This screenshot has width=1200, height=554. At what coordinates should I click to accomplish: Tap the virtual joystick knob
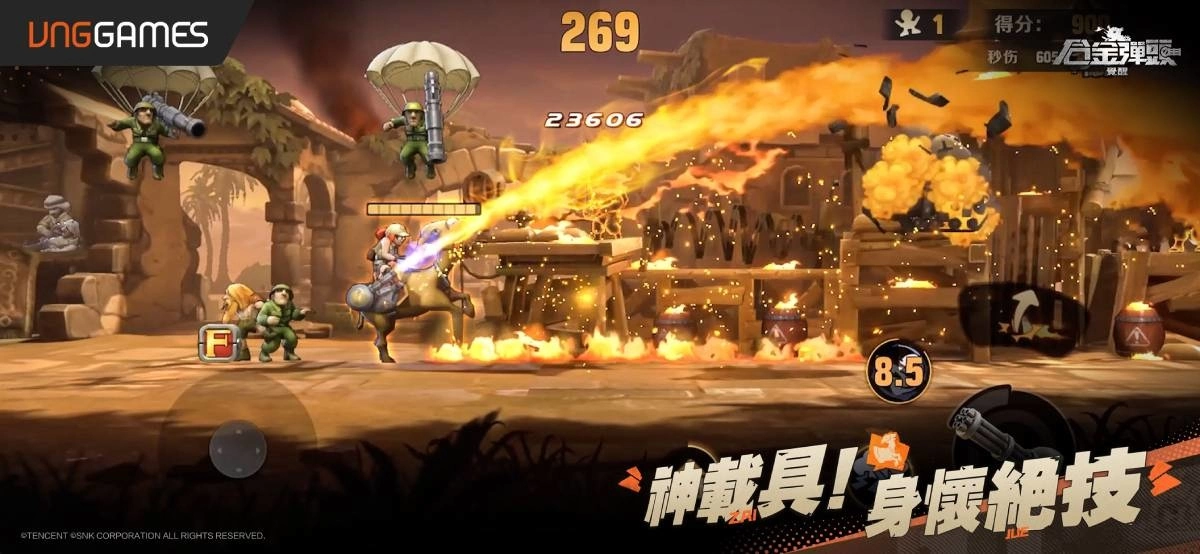(238, 447)
